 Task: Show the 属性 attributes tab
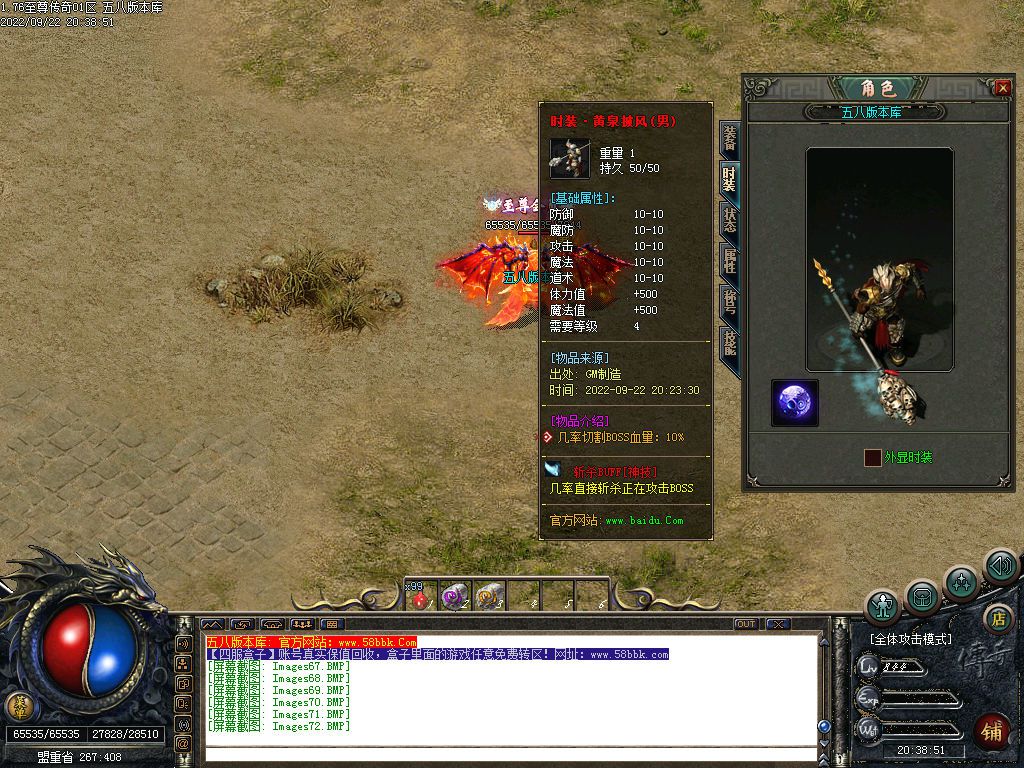730,260
